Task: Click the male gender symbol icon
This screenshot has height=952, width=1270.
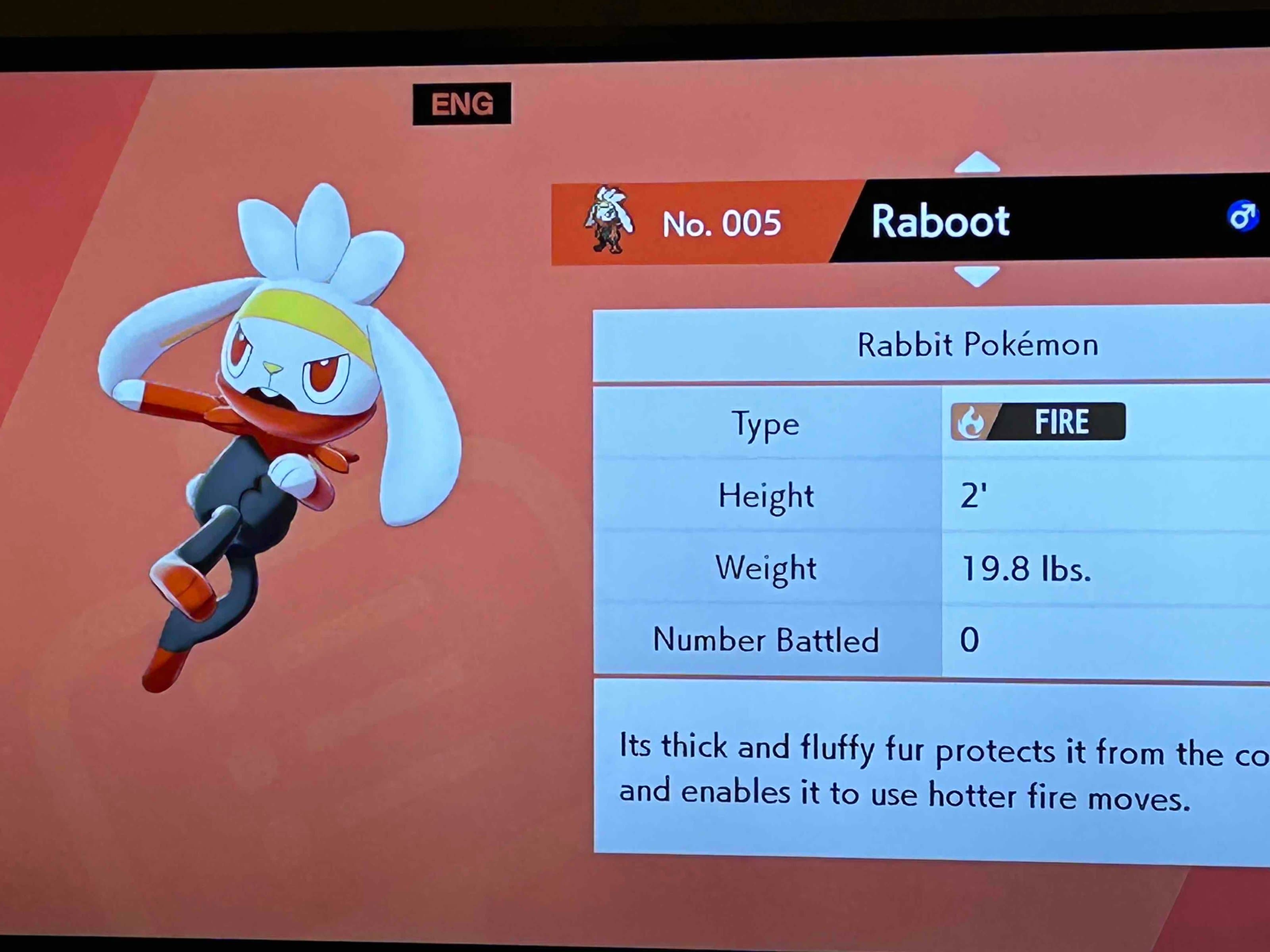Action: (1243, 216)
